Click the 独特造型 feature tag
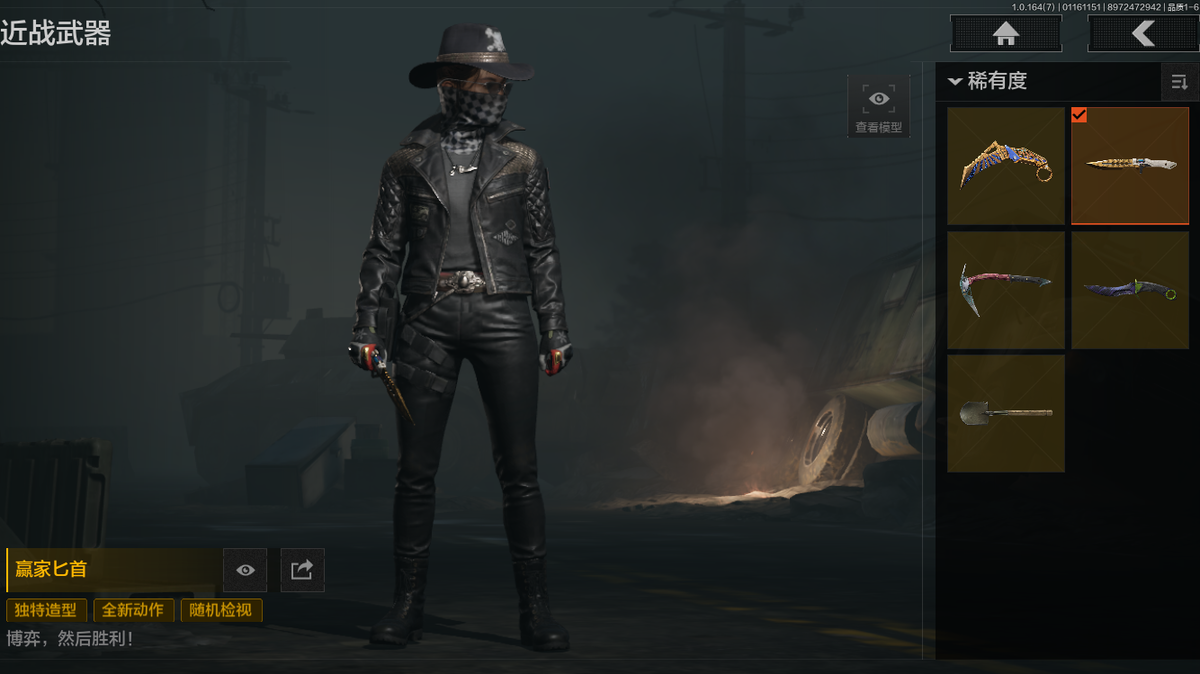The height and width of the screenshot is (674, 1200). pos(46,610)
